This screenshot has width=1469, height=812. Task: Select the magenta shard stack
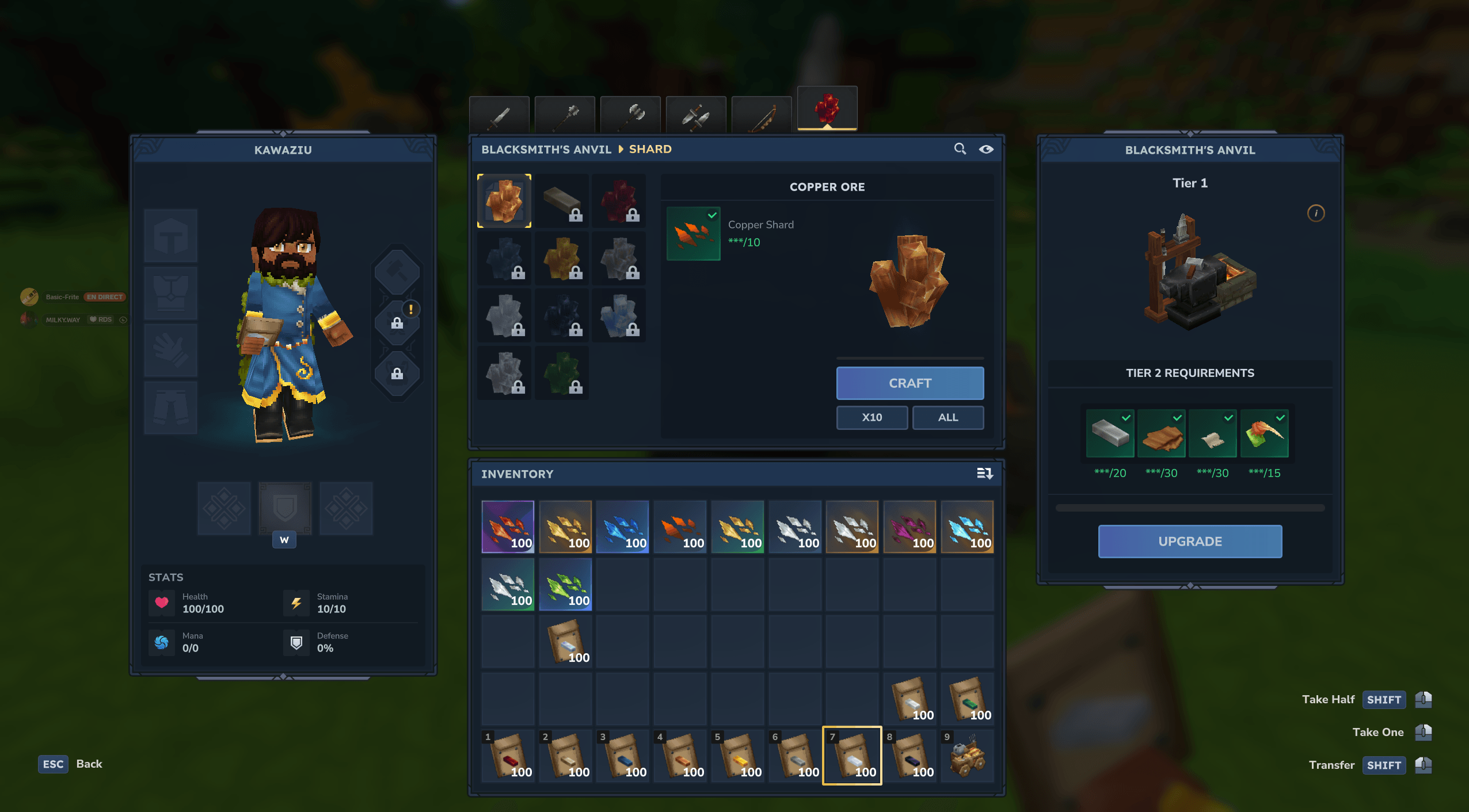point(909,527)
